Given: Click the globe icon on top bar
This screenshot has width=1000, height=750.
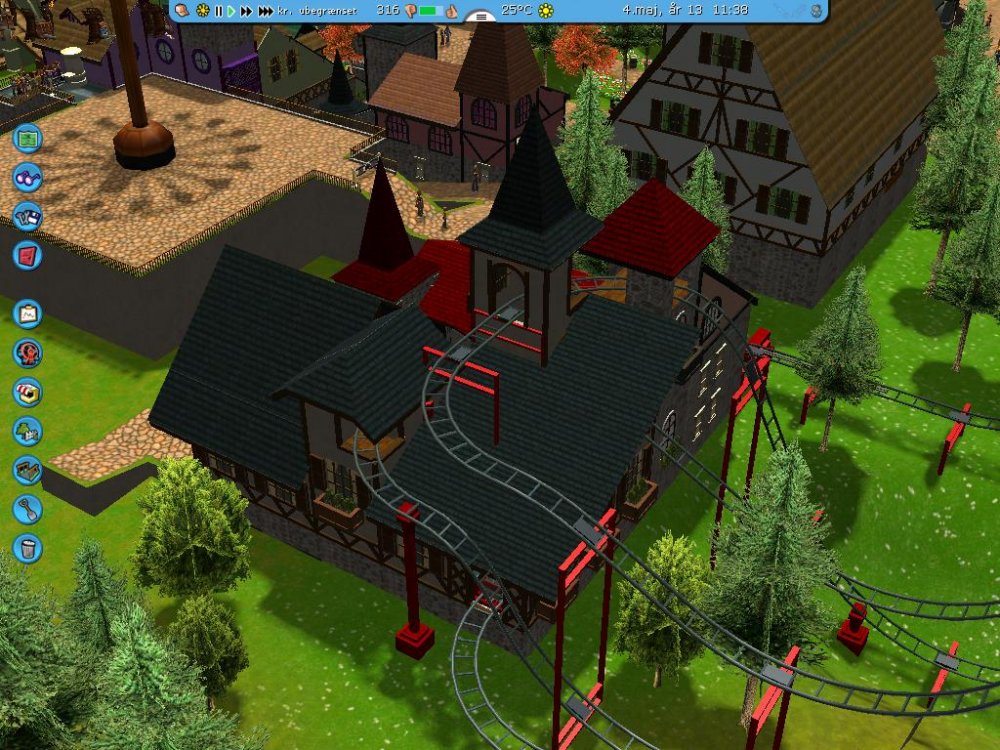Looking at the screenshot, I should (817, 11).
